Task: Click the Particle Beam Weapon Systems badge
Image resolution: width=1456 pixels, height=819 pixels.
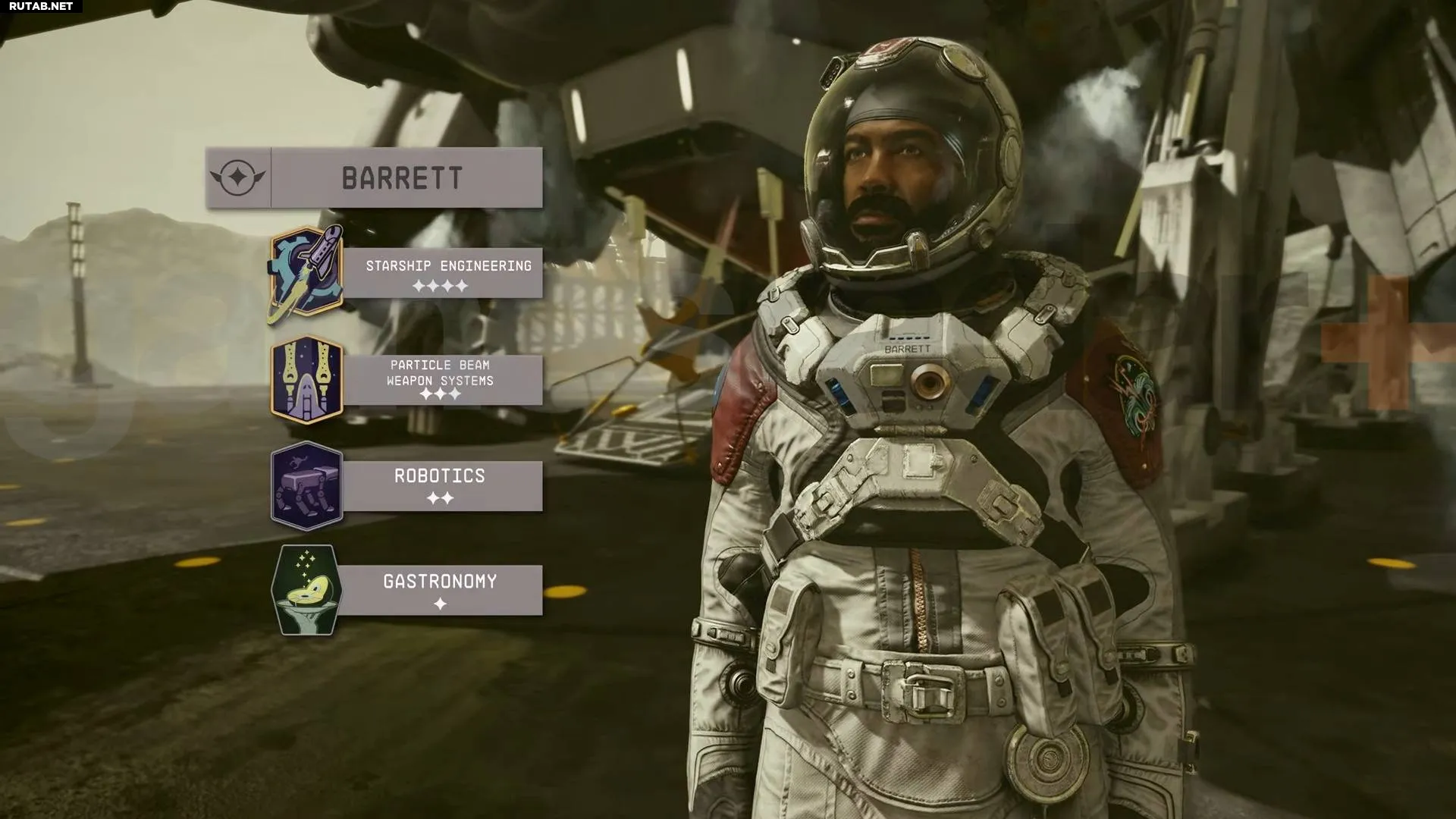Action: (306, 379)
